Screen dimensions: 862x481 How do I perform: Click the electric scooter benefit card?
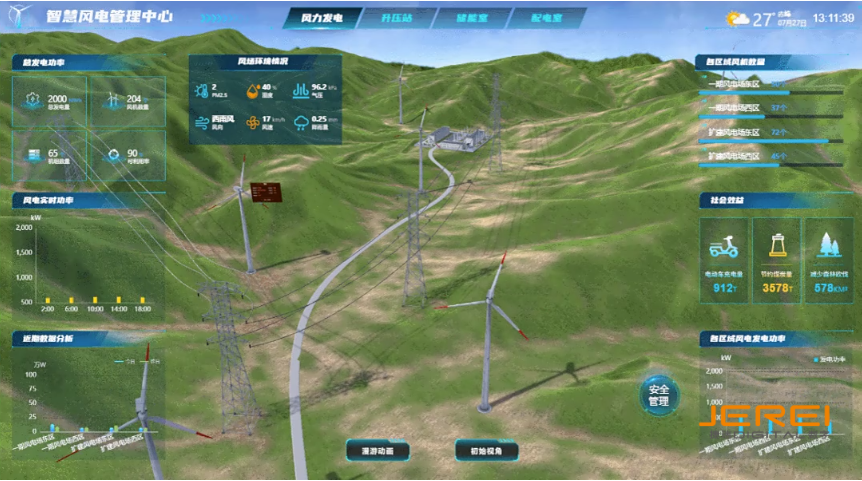point(724,260)
